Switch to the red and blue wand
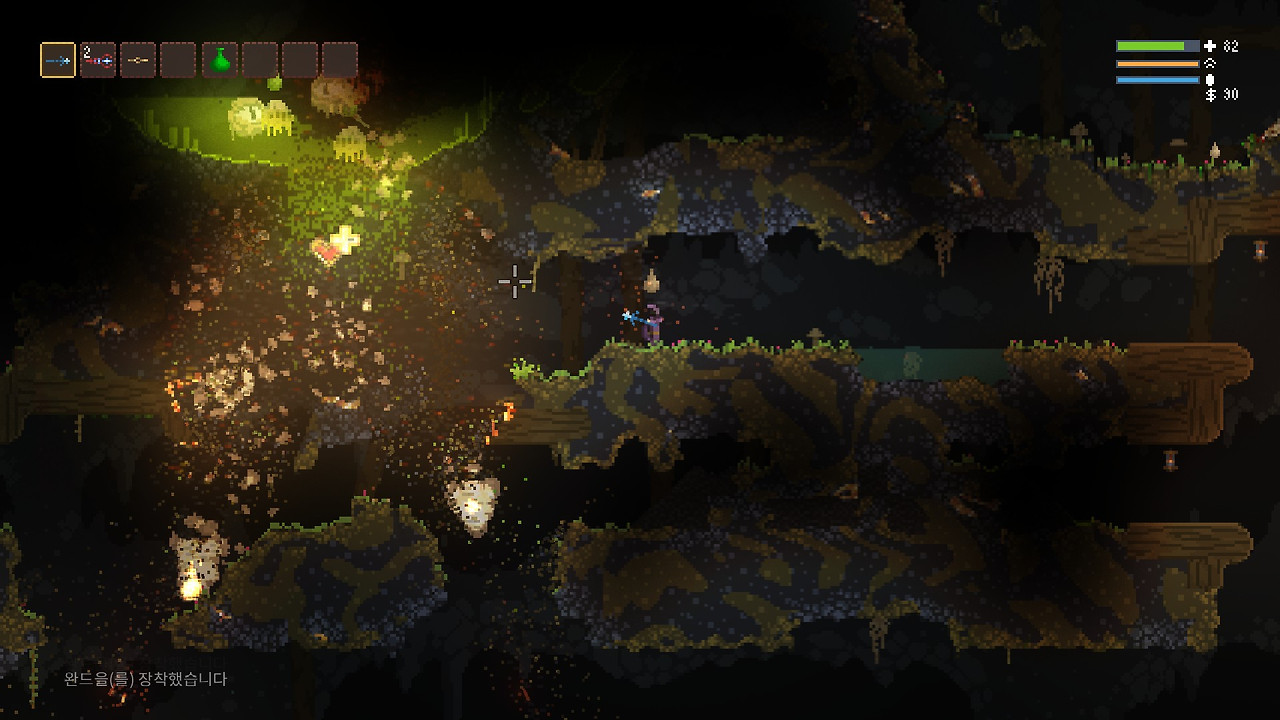Screen dimensions: 1280x720 pos(98,60)
